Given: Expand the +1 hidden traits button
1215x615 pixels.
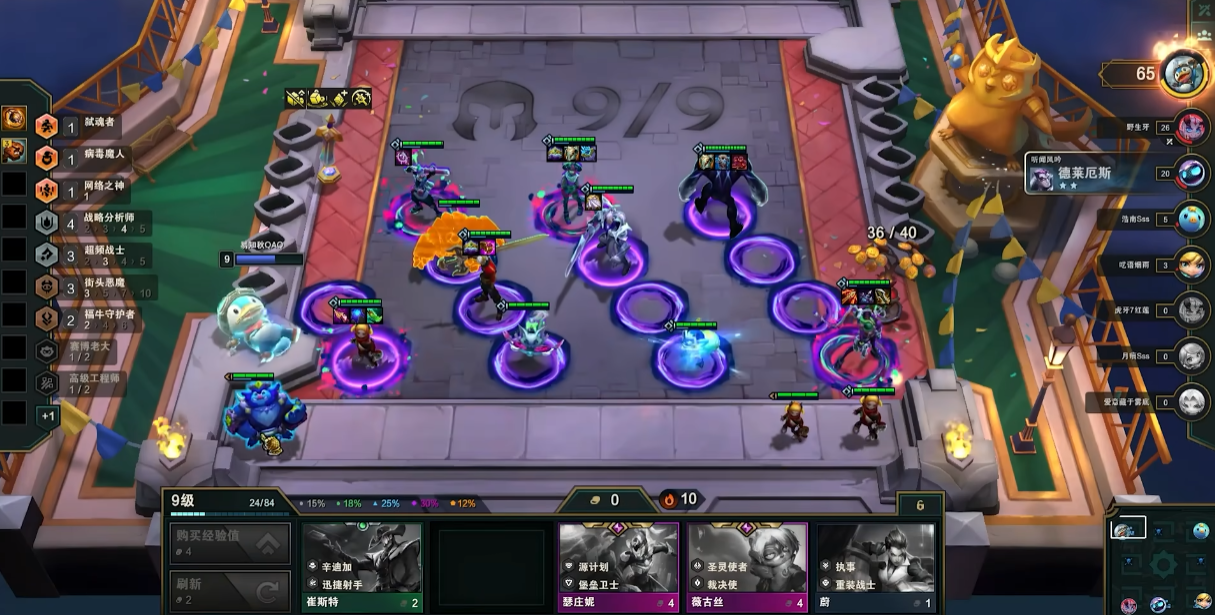Looking at the screenshot, I should click(47, 415).
